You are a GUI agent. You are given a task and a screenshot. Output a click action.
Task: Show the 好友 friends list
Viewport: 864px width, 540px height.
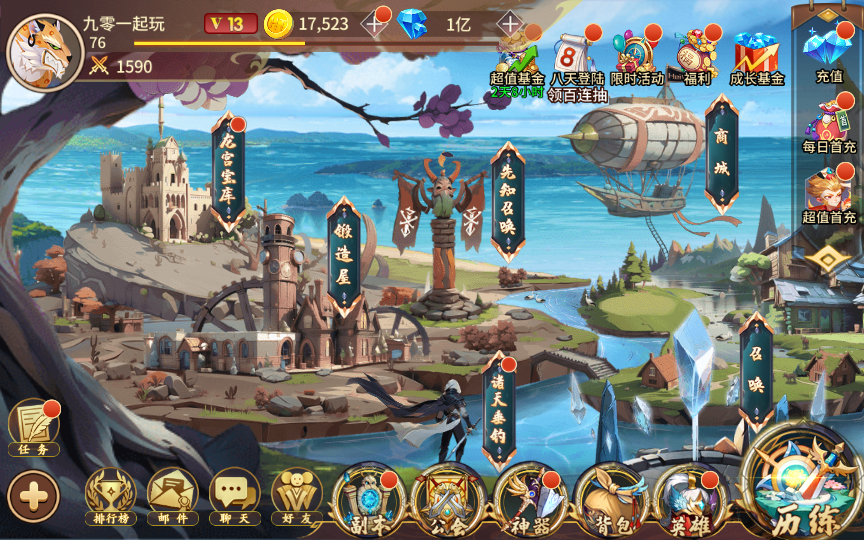pyautogui.click(x=295, y=494)
